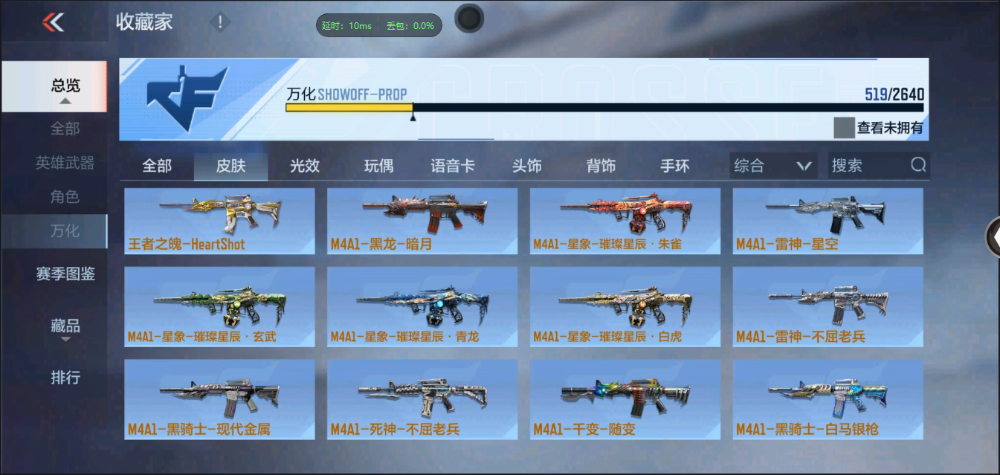Viewport: 1000px width, 475px height.
Task: Go back with the double-arrow button
Action: 53,22
